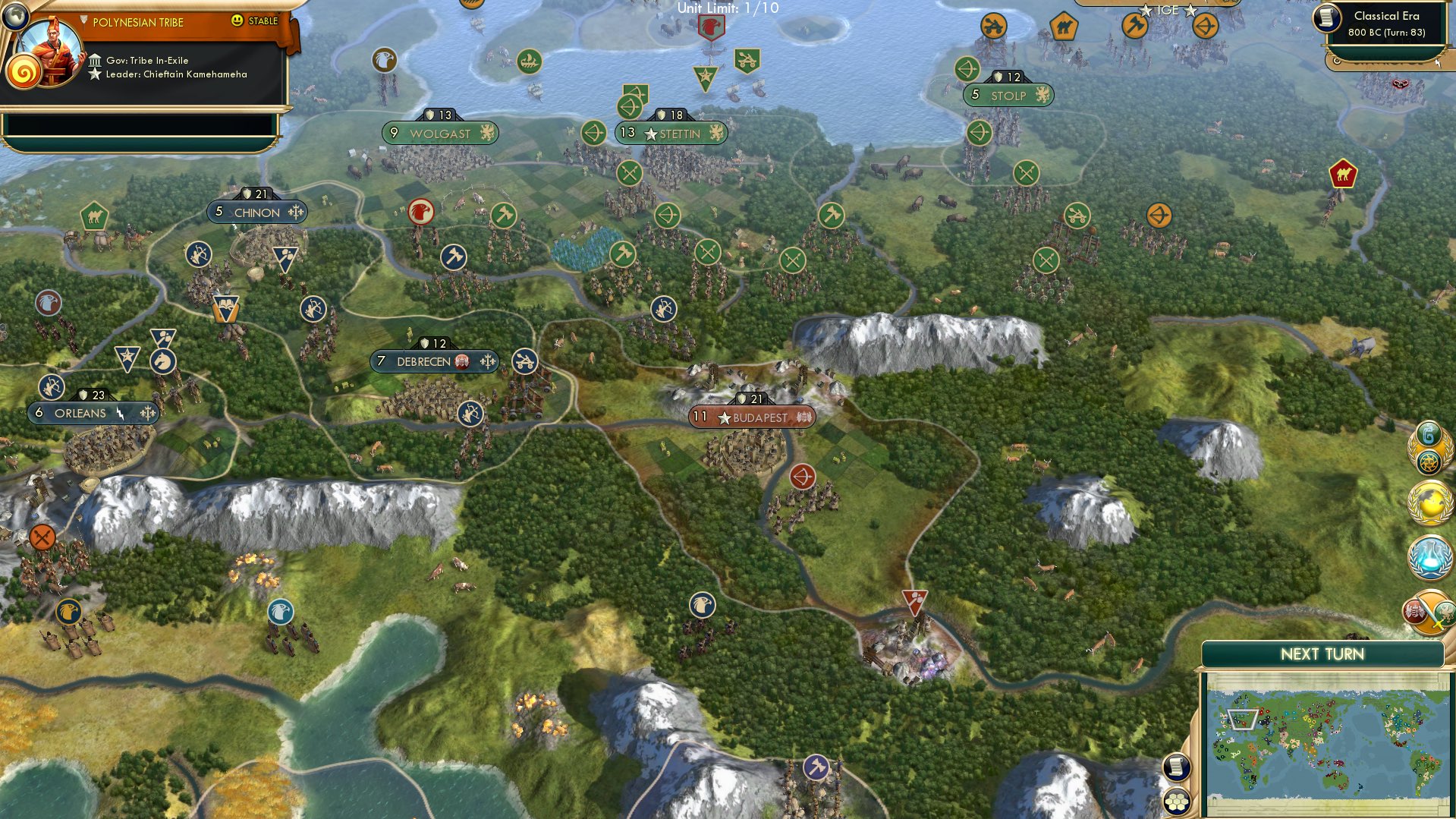The height and width of the screenshot is (819, 1456).
Task: Click the Orleans city name label
Action: point(79,413)
